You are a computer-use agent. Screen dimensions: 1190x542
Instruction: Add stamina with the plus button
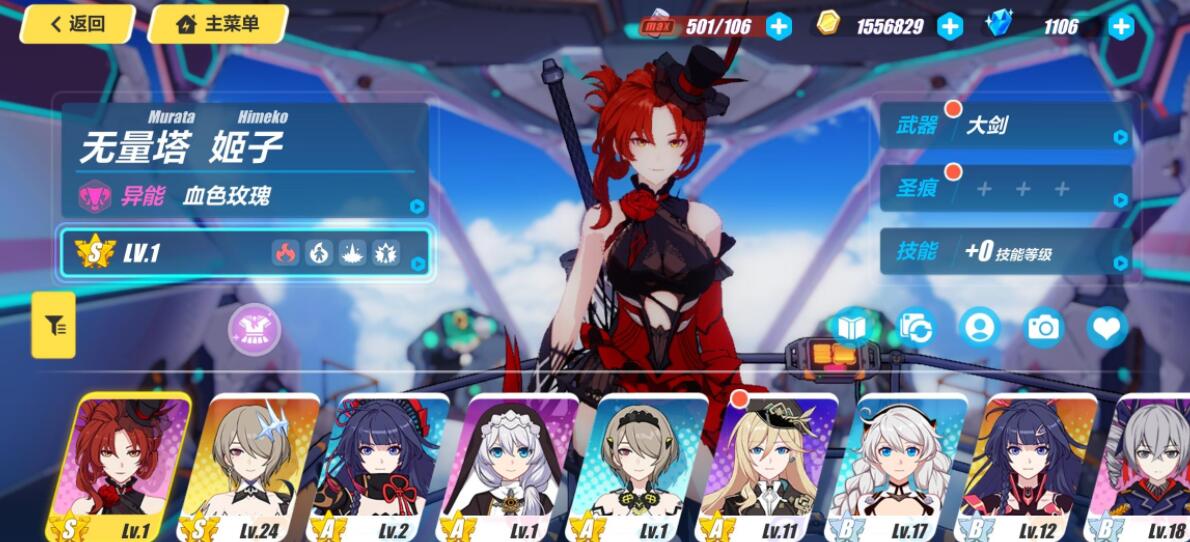click(x=779, y=27)
